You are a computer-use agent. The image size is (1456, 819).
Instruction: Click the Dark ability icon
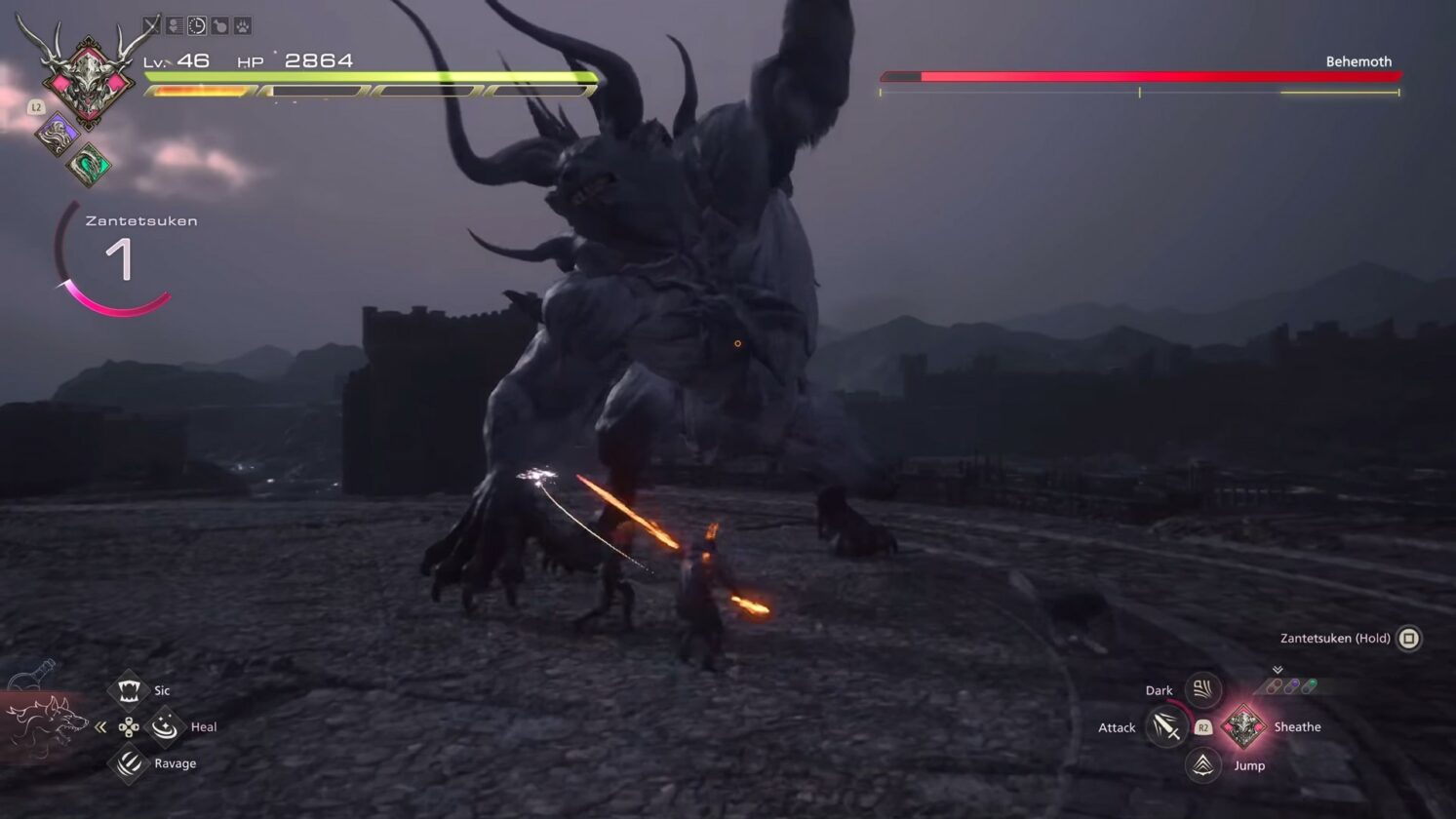1201,689
